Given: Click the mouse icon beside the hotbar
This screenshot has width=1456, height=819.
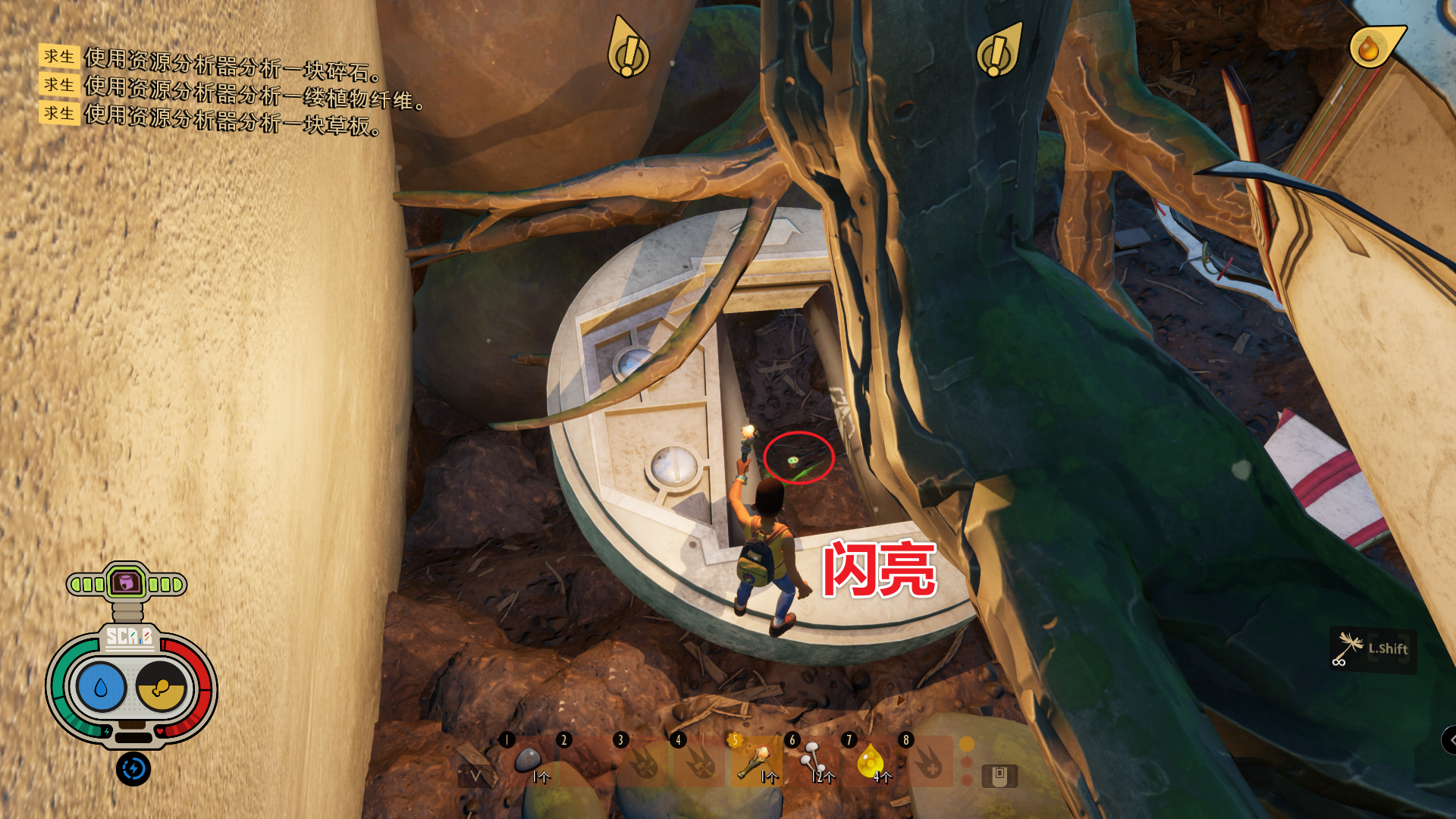Looking at the screenshot, I should click(999, 776).
